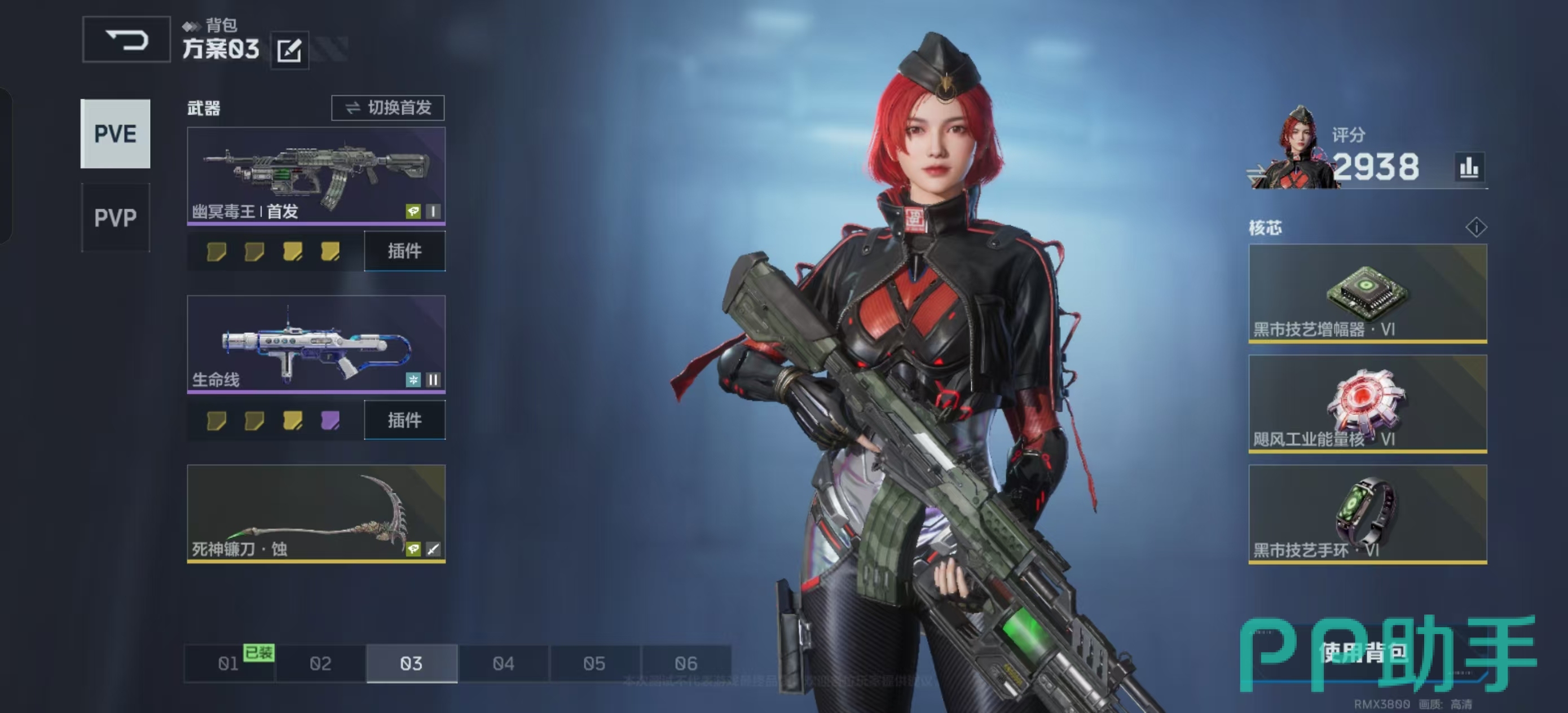
Task: Go back using the return arrow button
Action: pyautogui.click(x=126, y=40)
